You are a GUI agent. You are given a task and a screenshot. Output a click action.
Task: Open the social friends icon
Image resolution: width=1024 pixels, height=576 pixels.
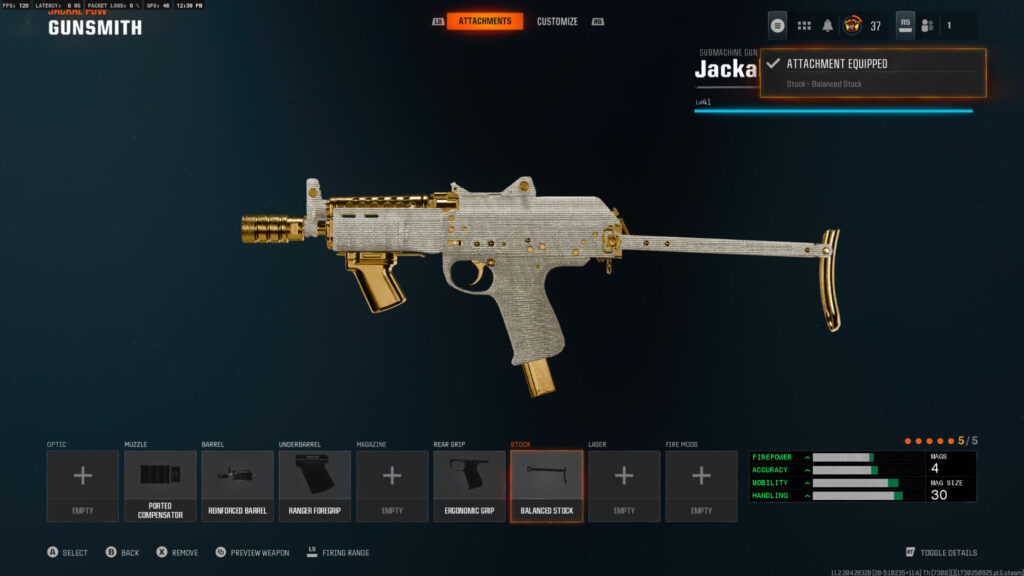(927, 25)
